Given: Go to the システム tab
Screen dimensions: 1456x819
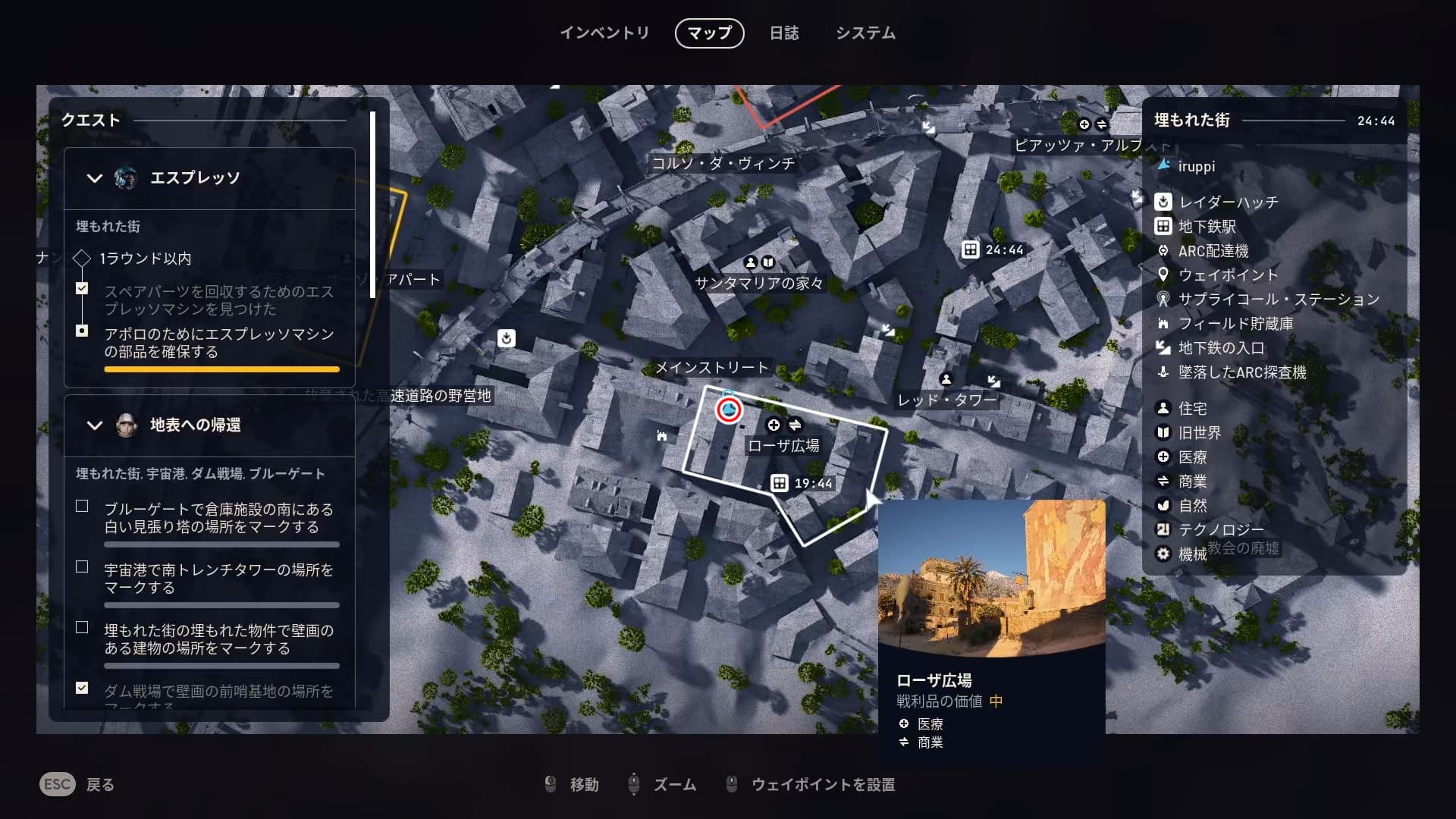Looking at the screenshot, I should [865, 33].
